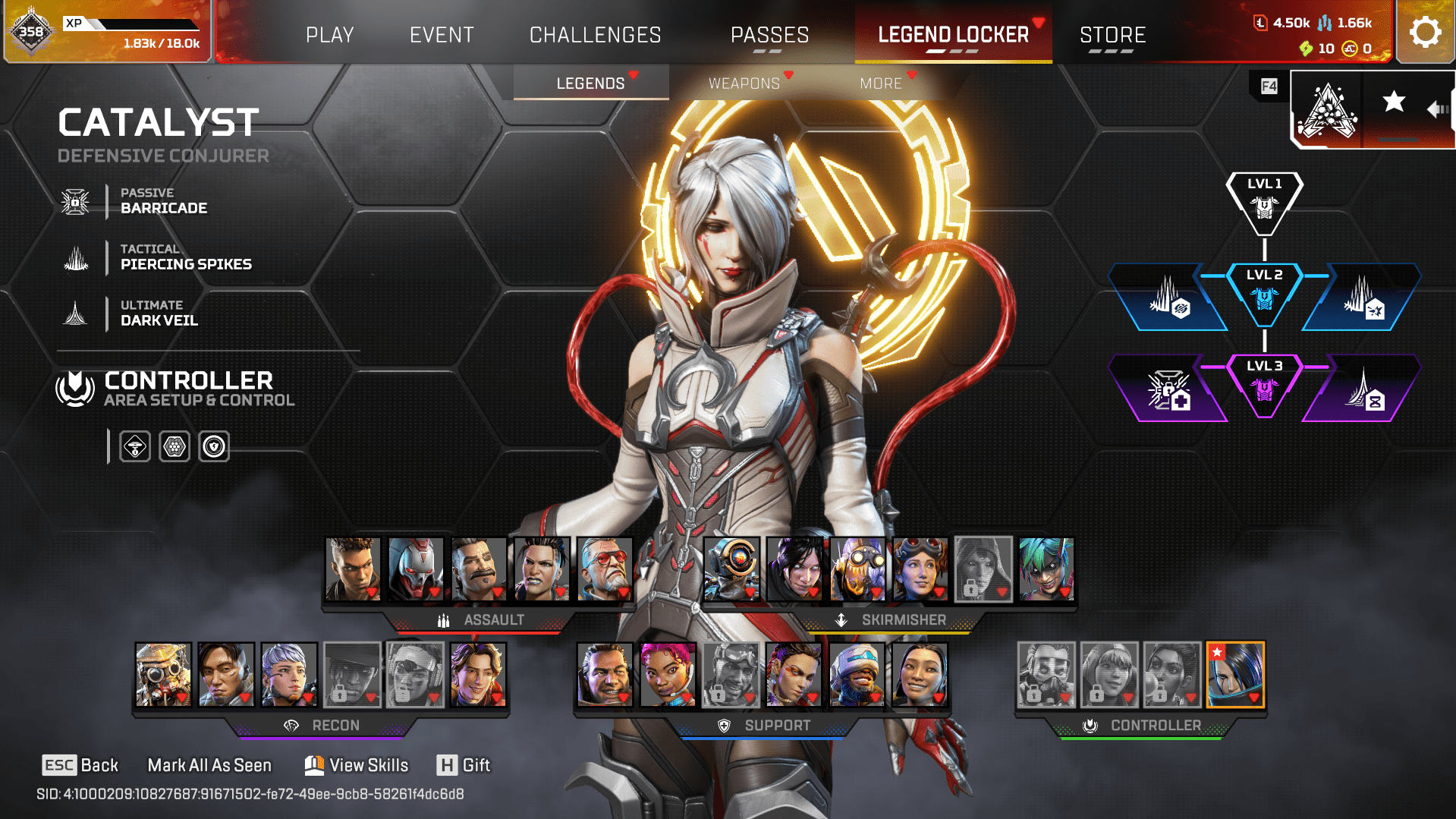This screenshot has height=819, width=1456.
Task: Click Mark All As Seen
Action: click(x=209, y=765)
